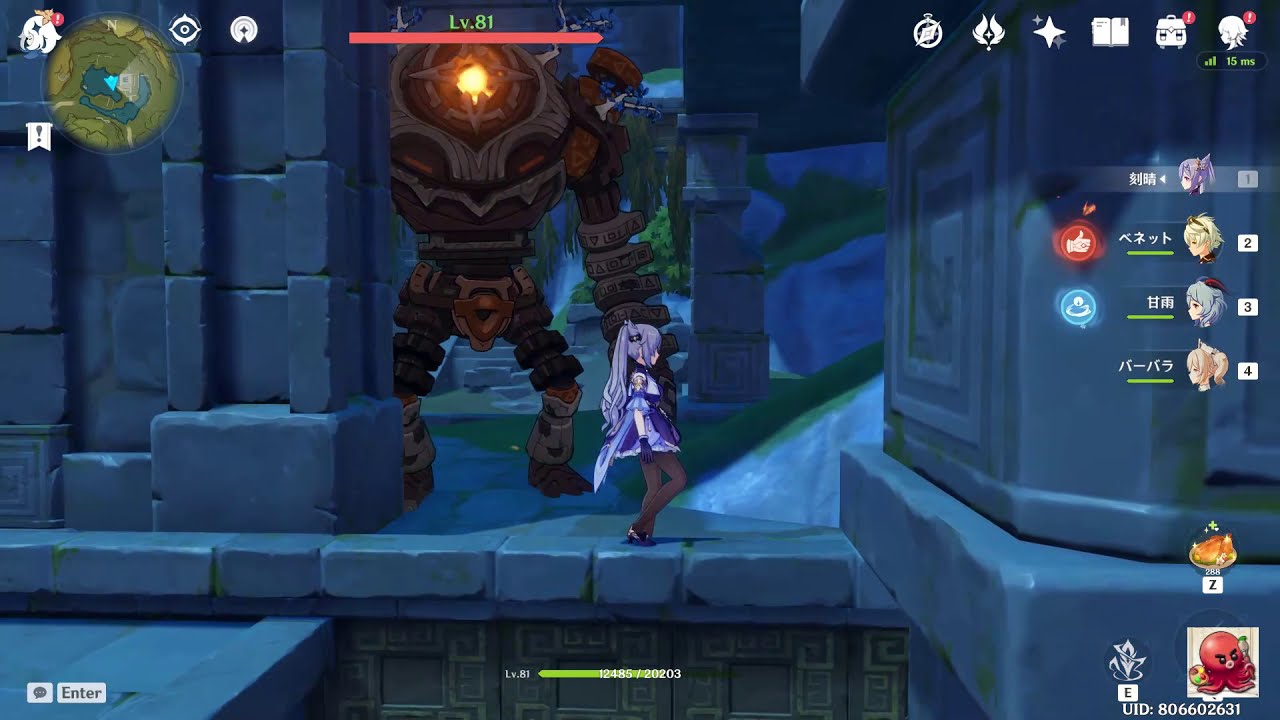Use the red octopus gadget

pos(1222,661)
